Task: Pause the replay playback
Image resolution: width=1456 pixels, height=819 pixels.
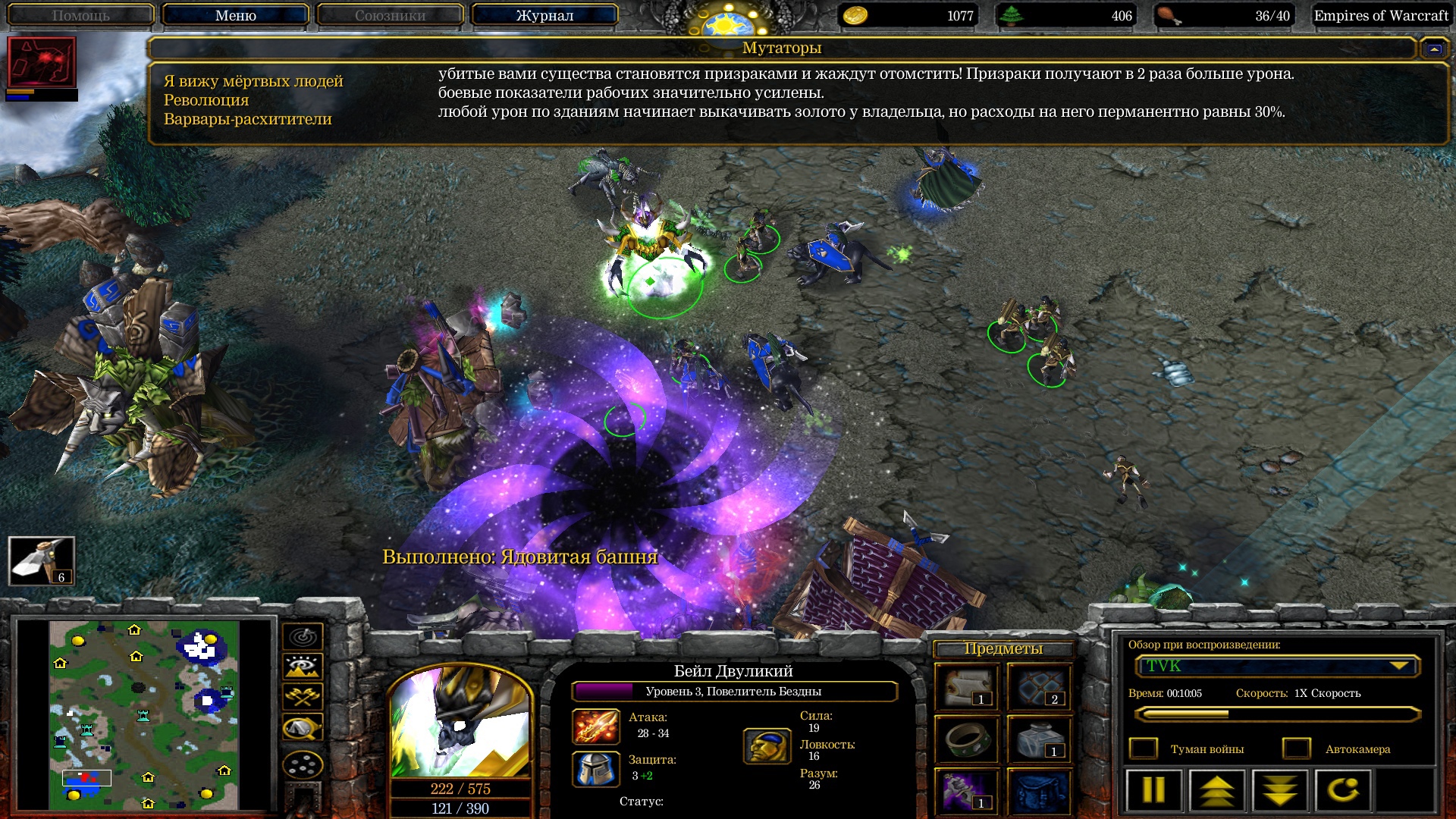Action: click(1153, 790)
